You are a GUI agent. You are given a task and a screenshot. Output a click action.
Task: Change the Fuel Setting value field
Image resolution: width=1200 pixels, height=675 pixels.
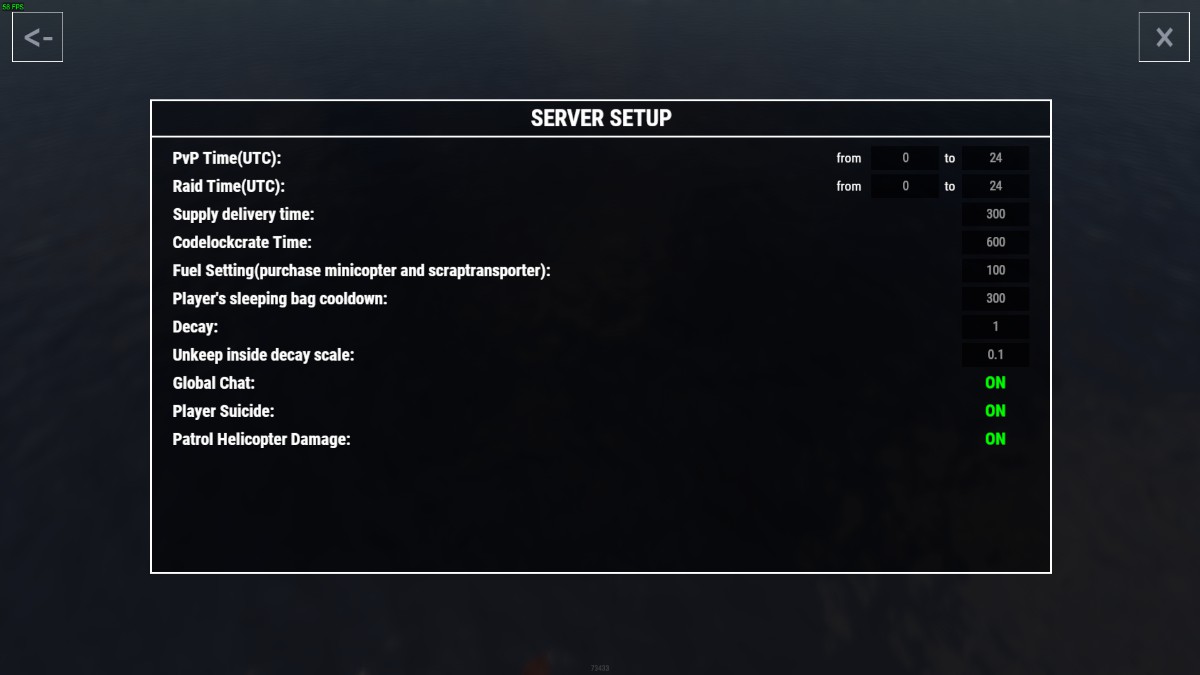(995, 270)
